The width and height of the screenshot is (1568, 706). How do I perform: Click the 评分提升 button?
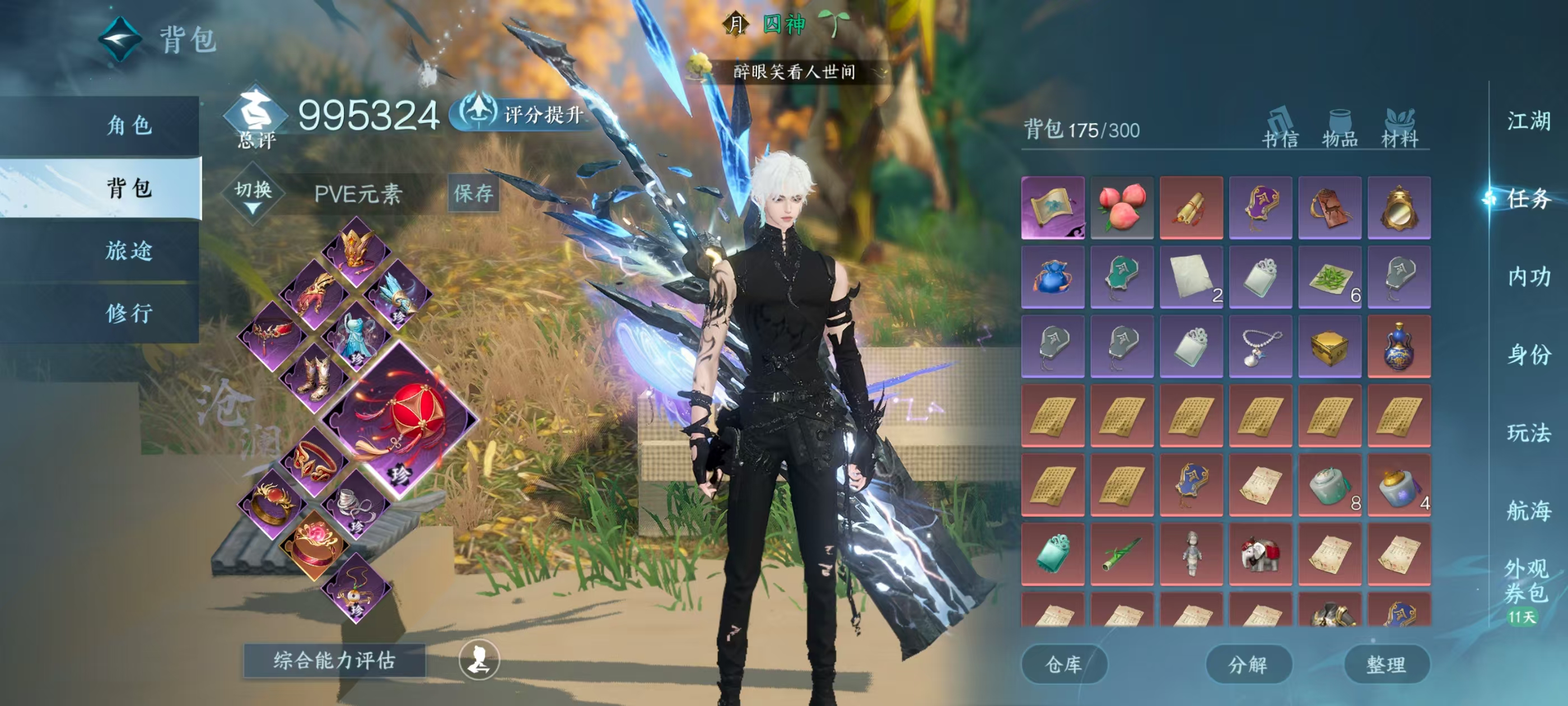click(x=524, y=114)
